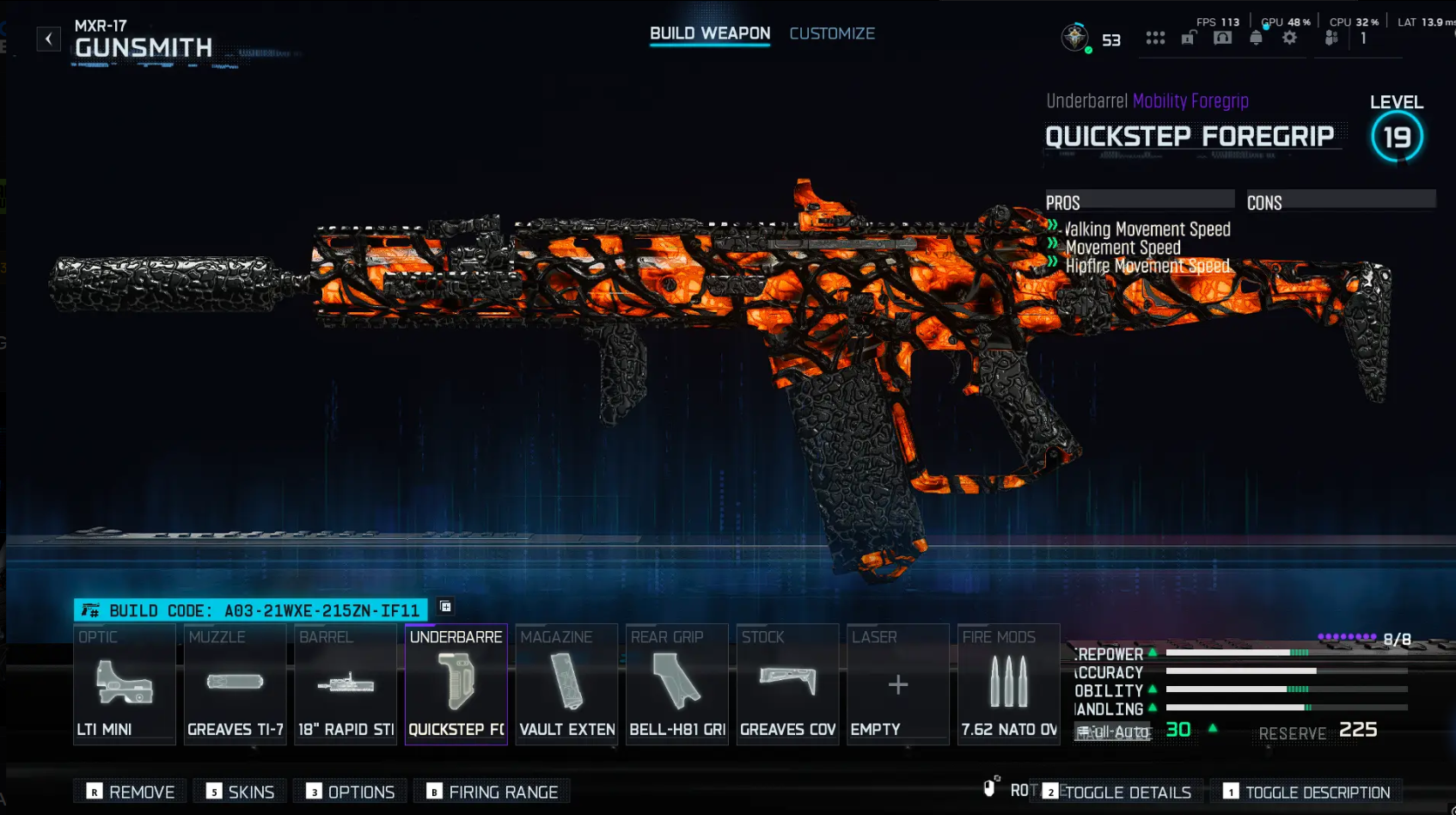Viewport: 1456px width, 815px height.
Task: Open the 18" Rapid barrel slot
Action: (345, 683)
